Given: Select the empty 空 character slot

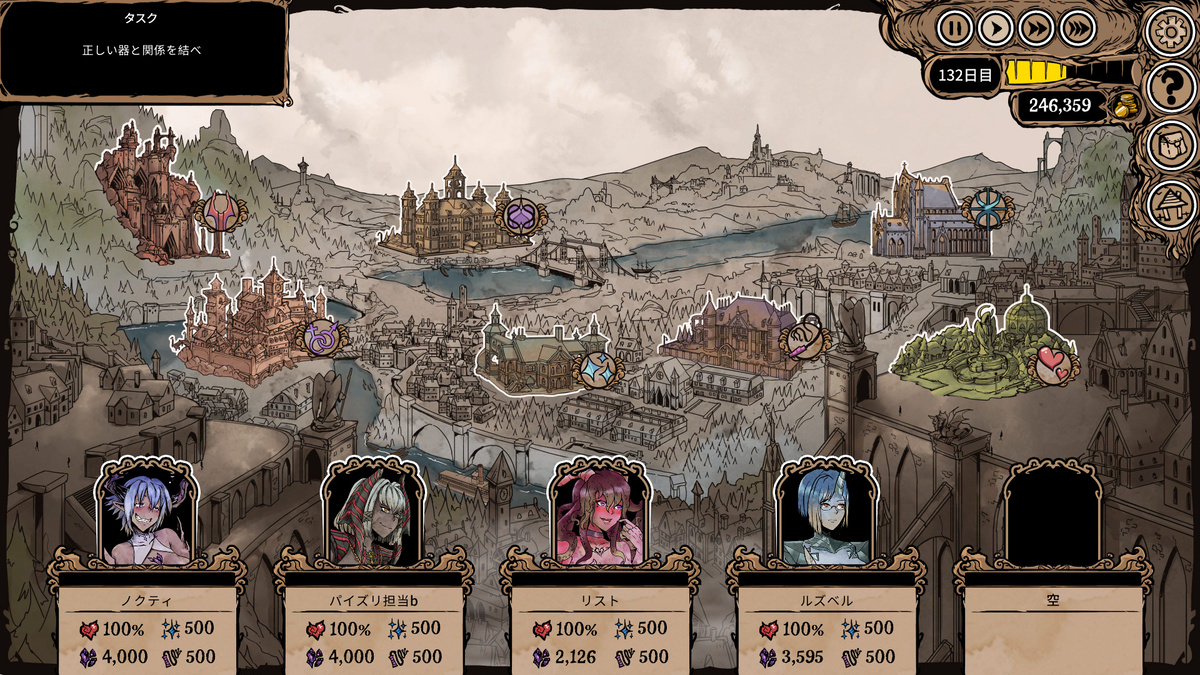Looking at the screenshot, I should click(1052, 515).
